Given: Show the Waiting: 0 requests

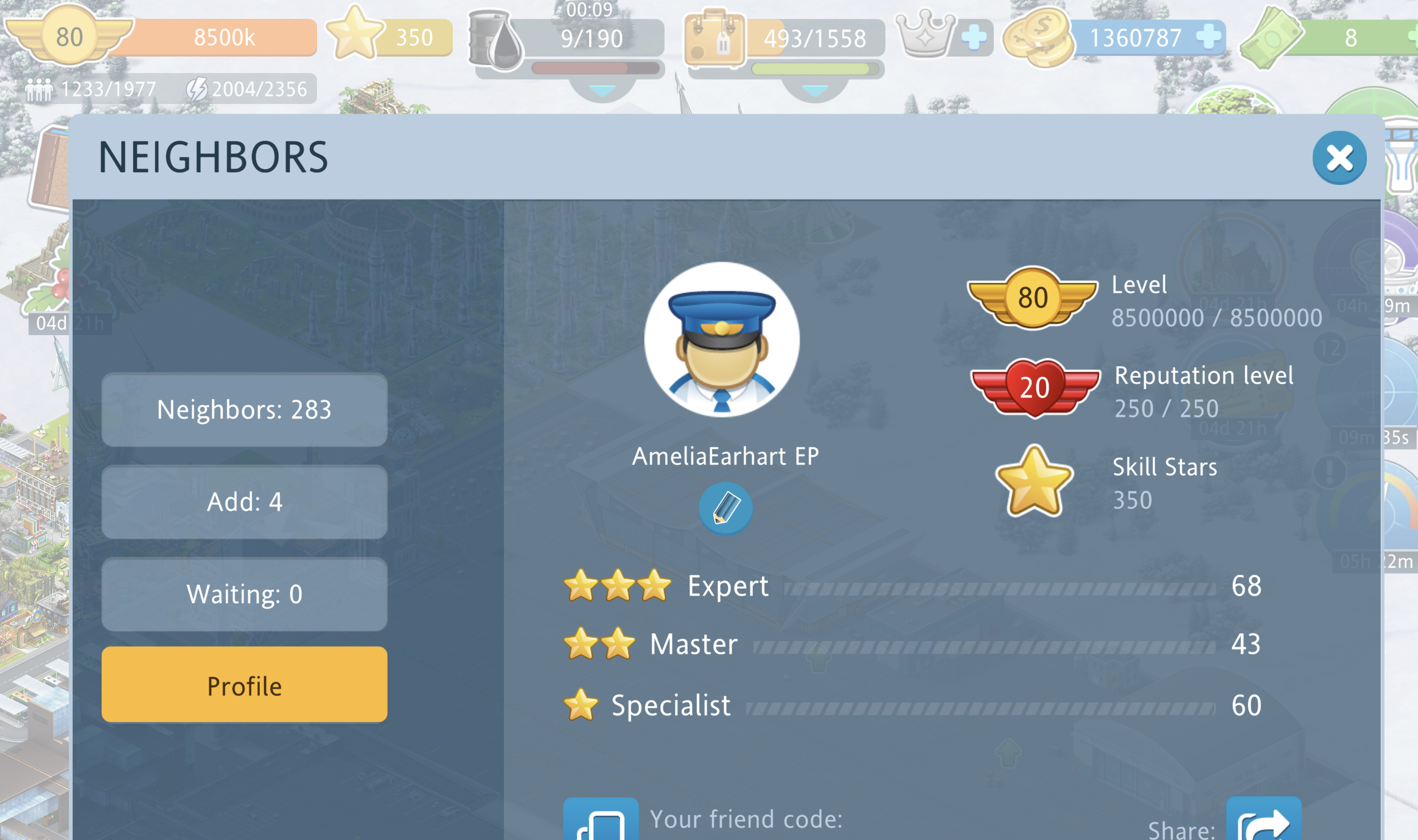Looking at the screenshot, I should (x=244, y=594).
